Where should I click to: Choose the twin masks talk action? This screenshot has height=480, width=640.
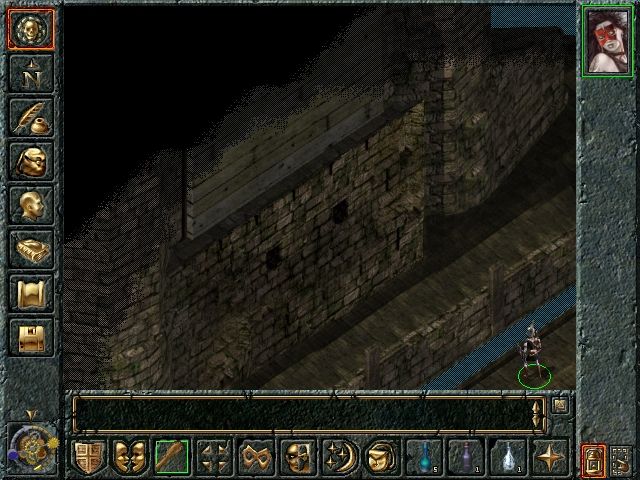click(129, 458)
